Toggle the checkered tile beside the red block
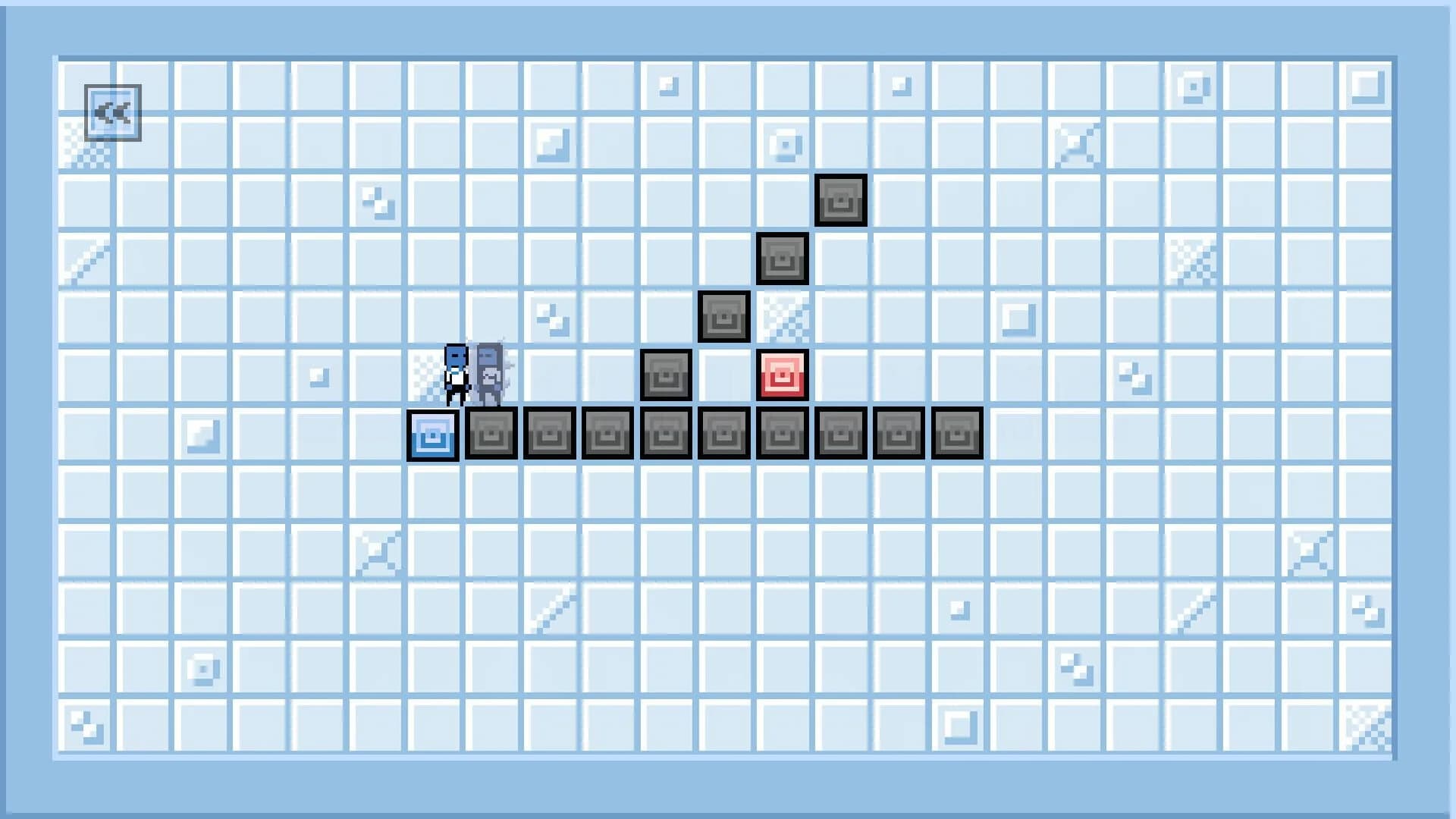Viewport: 1456px width, 819px height. coord(783,317)
